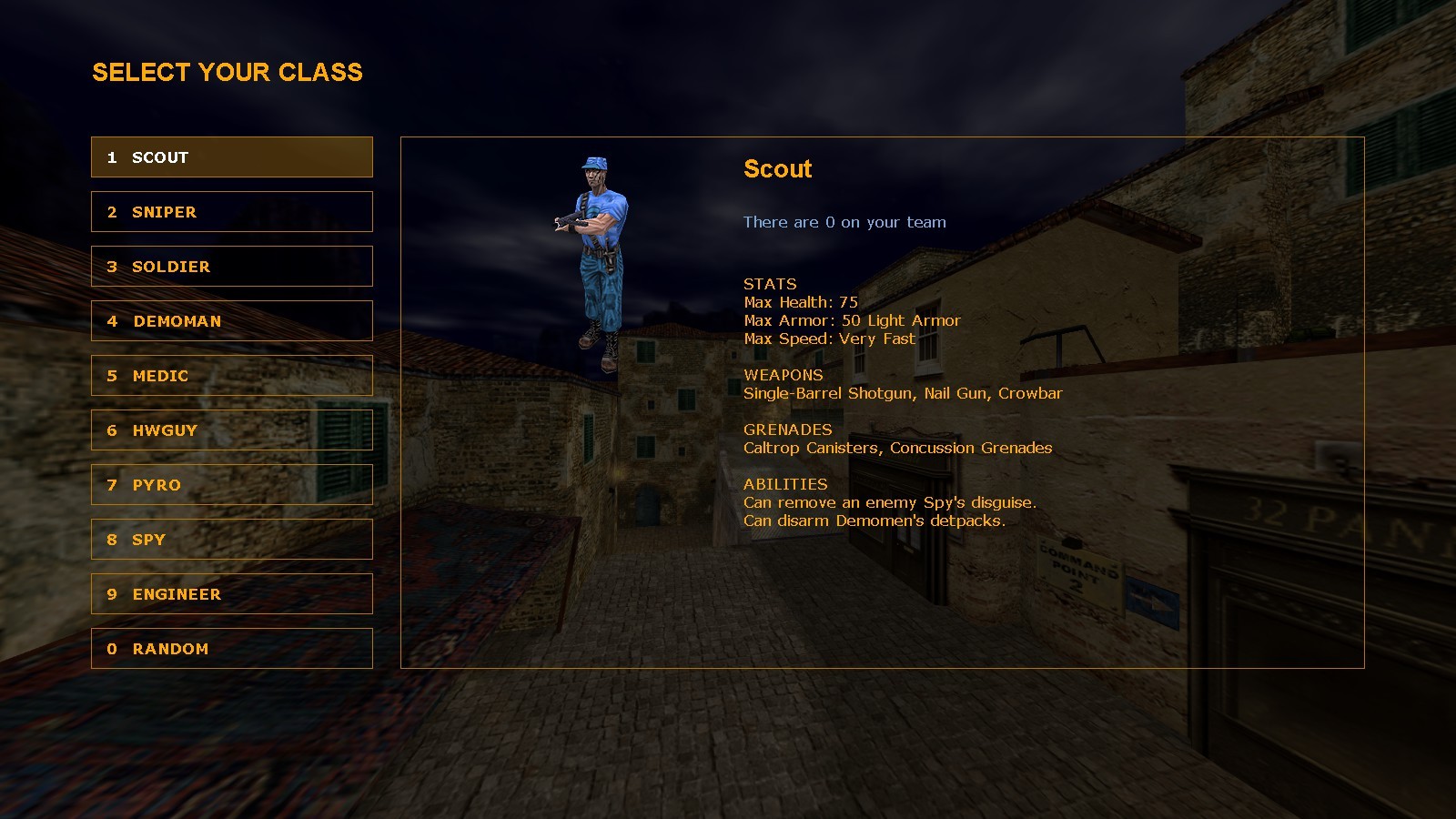This screenshot has width=1456, height=819.
Task: Pick the Pyro class
Action: tap(231, 484)
